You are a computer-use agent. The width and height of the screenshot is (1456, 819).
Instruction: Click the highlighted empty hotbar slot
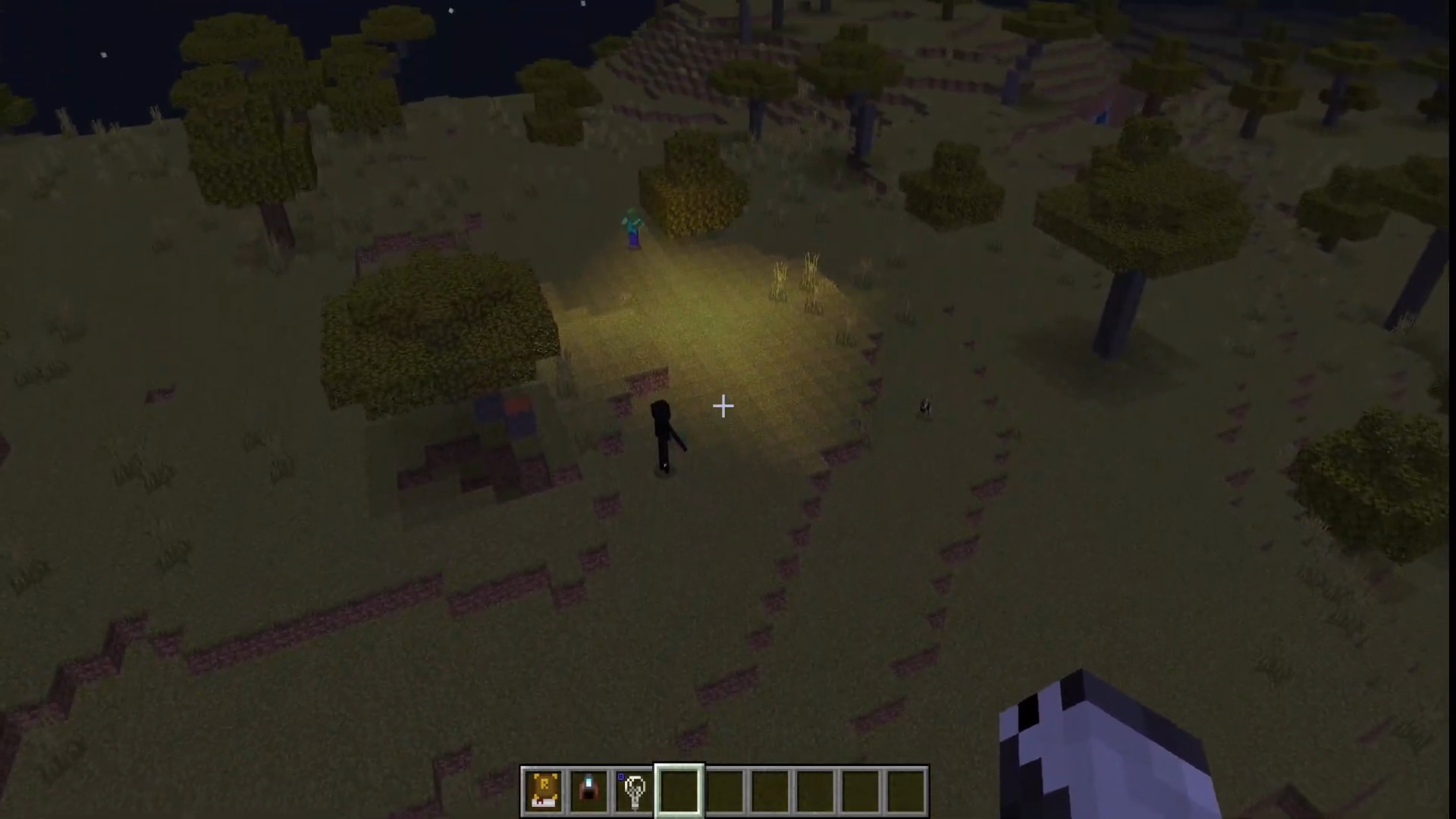[679, 791]
